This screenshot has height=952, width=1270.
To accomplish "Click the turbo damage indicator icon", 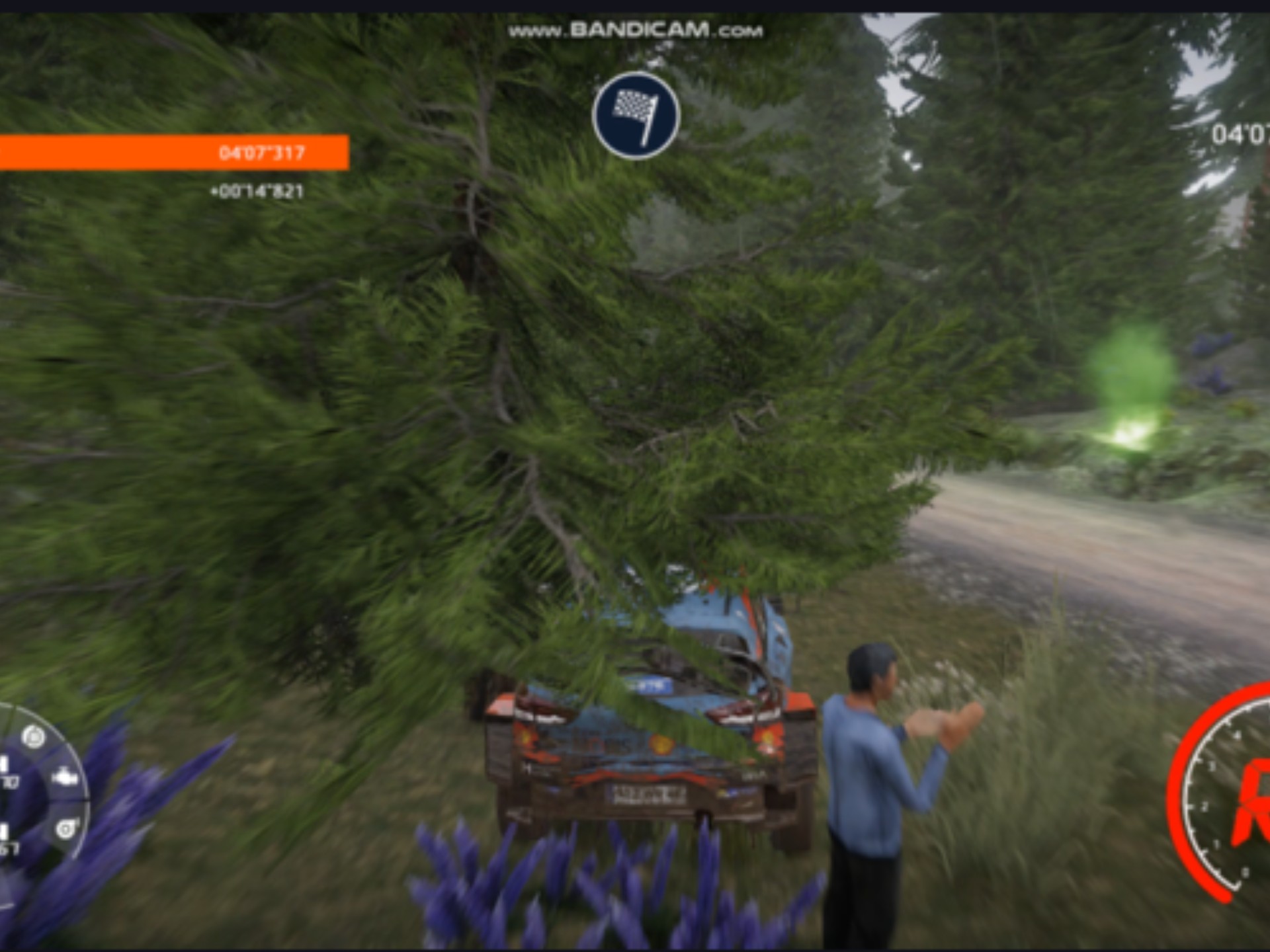I will [x=66, y=828].
